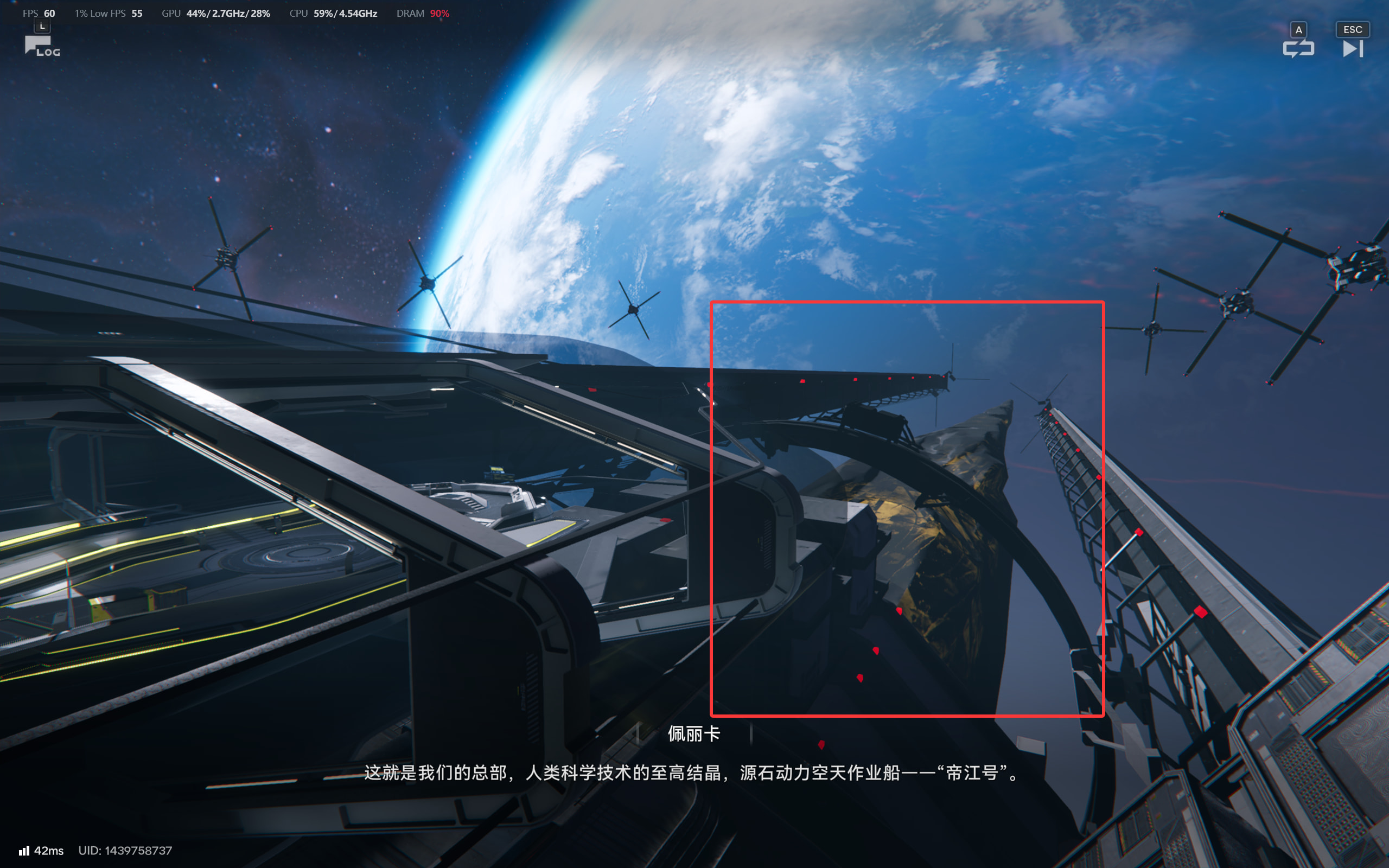Open the dialogue Log
The width and height of the screenshot is (1389, 868).
coord(41,46)
